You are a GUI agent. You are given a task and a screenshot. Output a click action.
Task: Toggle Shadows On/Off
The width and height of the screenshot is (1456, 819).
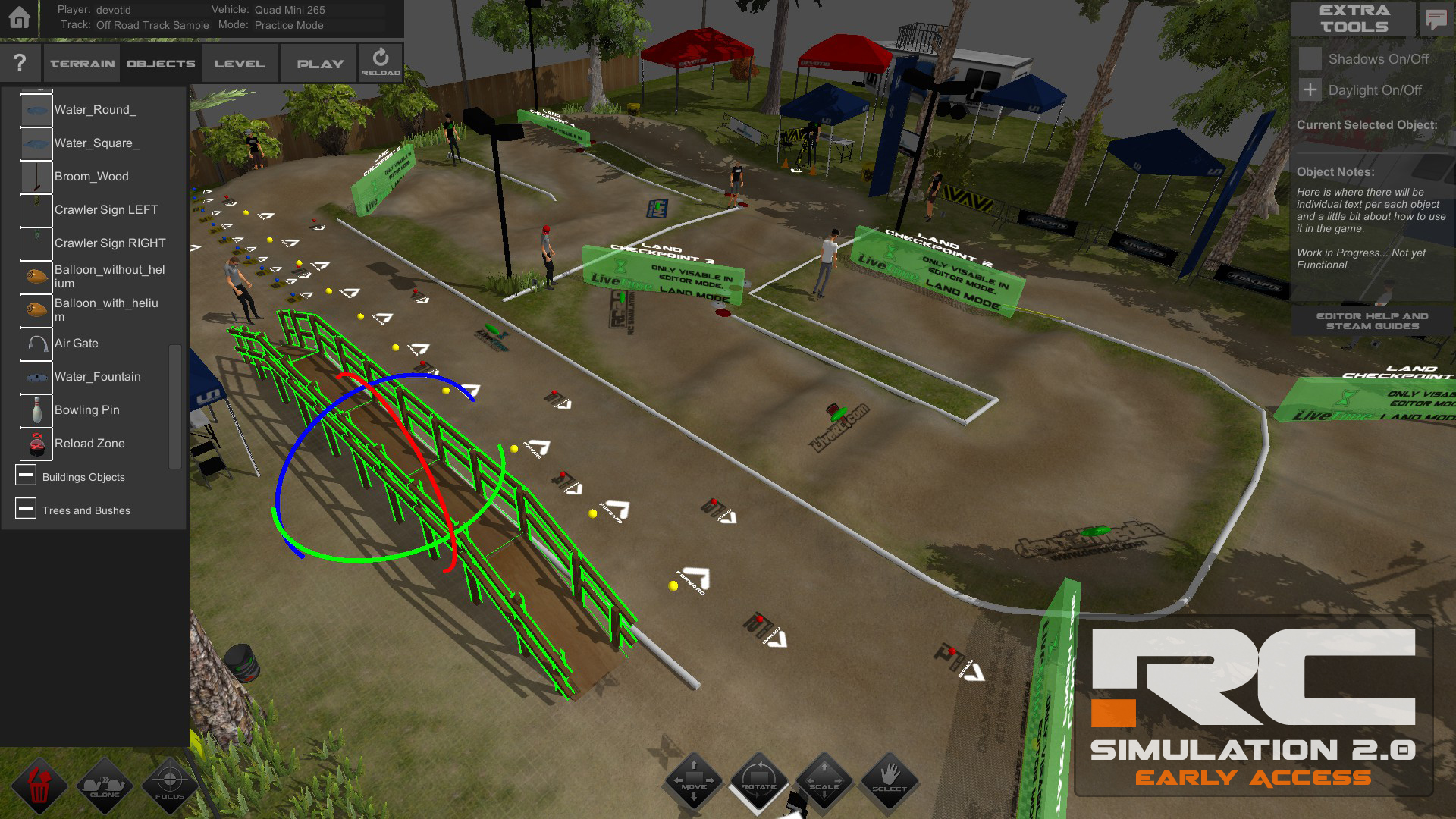[x=1310, y=58]
